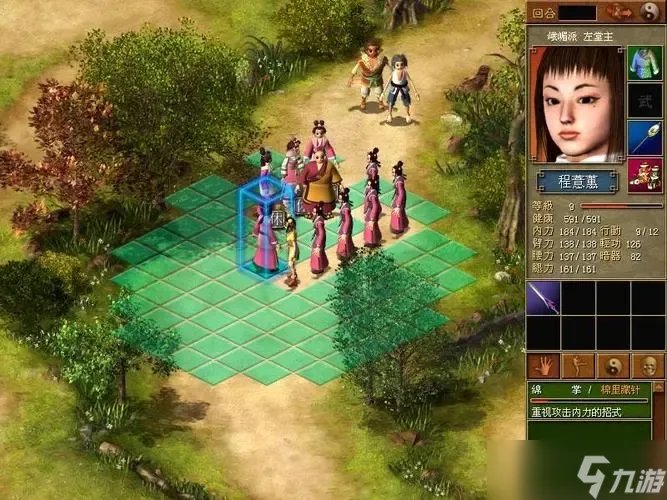The image size is (667, 500).
Task: Select the hairpin accessory slot
Action: (645, 137)
